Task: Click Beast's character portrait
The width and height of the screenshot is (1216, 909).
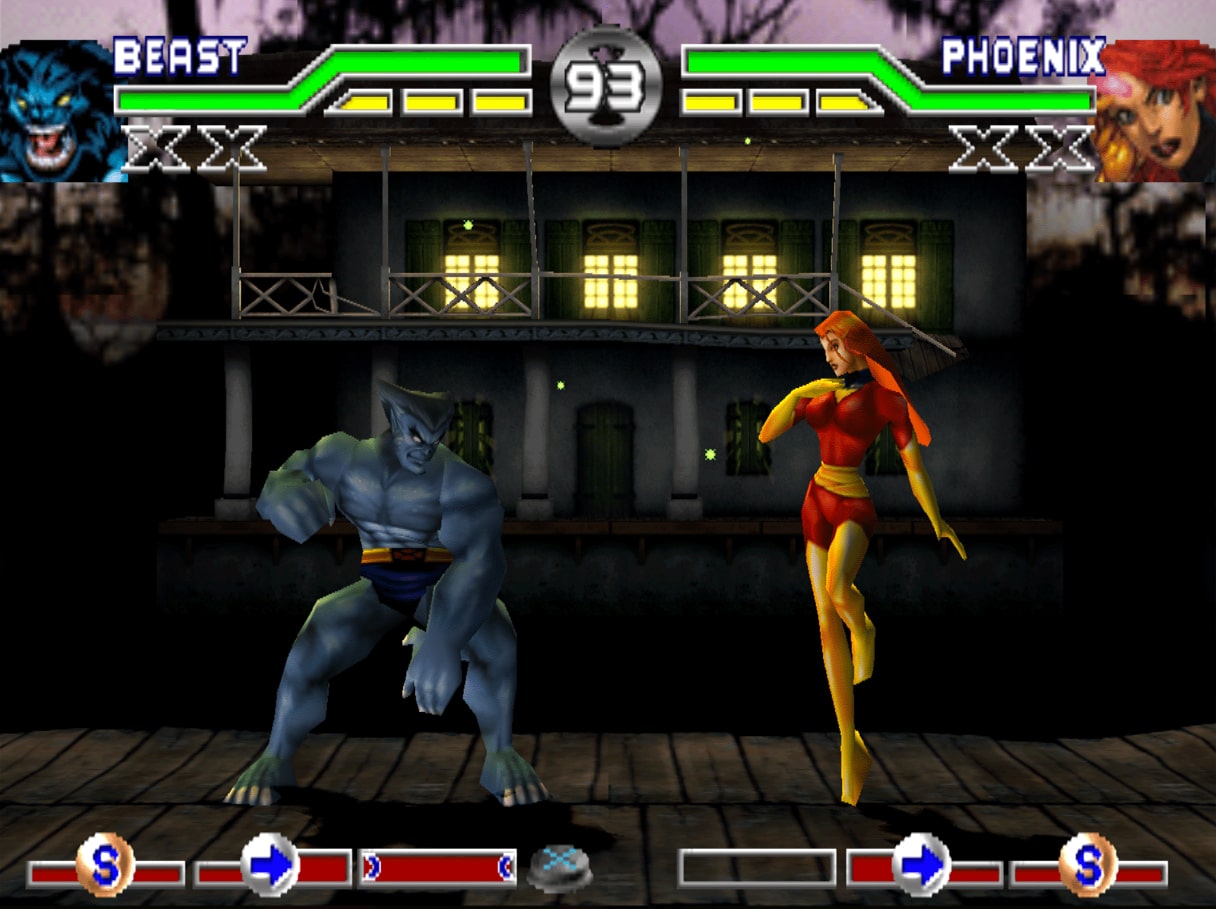Action: click(62, 112)
